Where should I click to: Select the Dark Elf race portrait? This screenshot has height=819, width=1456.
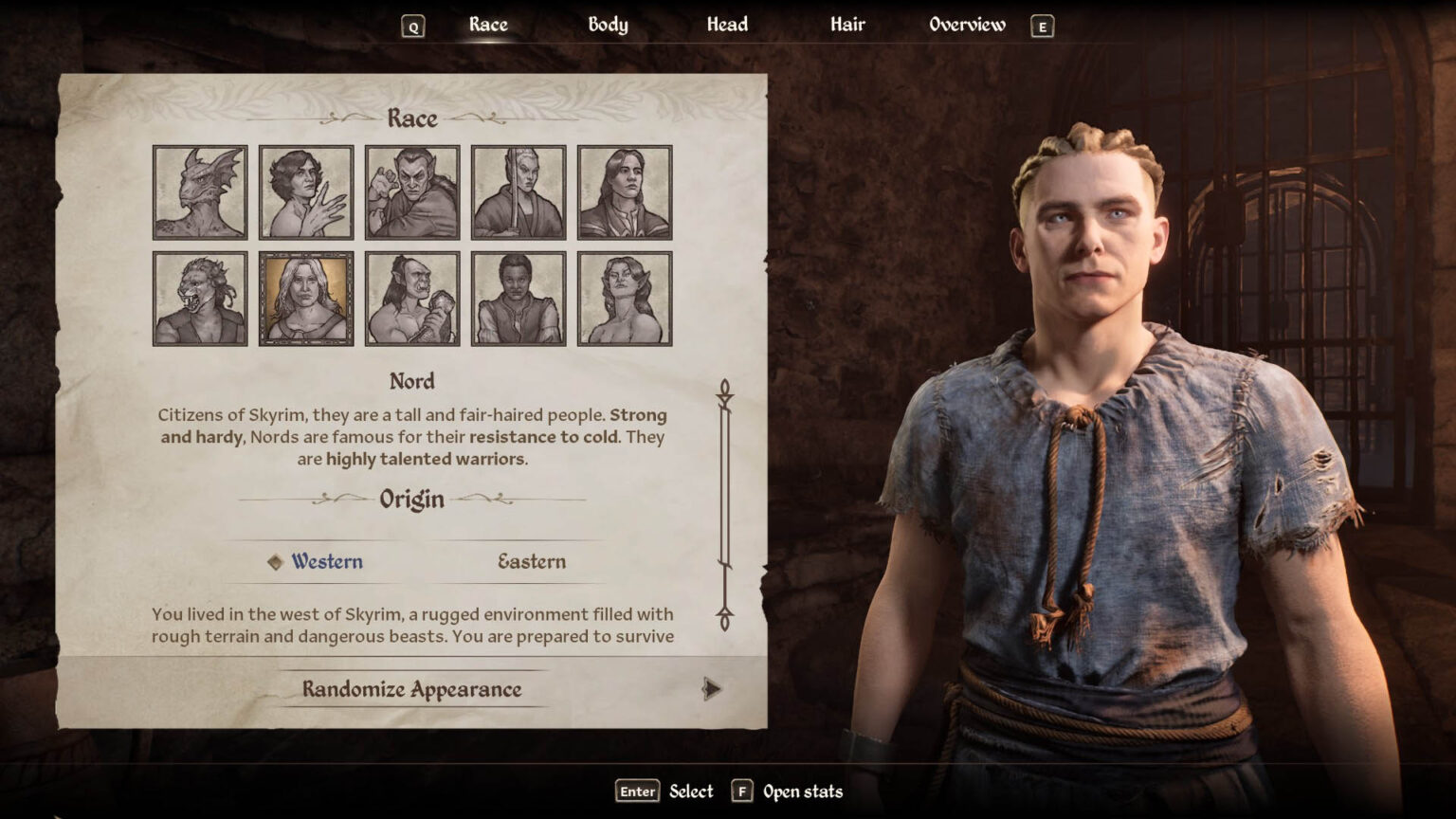tap(412, 191)
